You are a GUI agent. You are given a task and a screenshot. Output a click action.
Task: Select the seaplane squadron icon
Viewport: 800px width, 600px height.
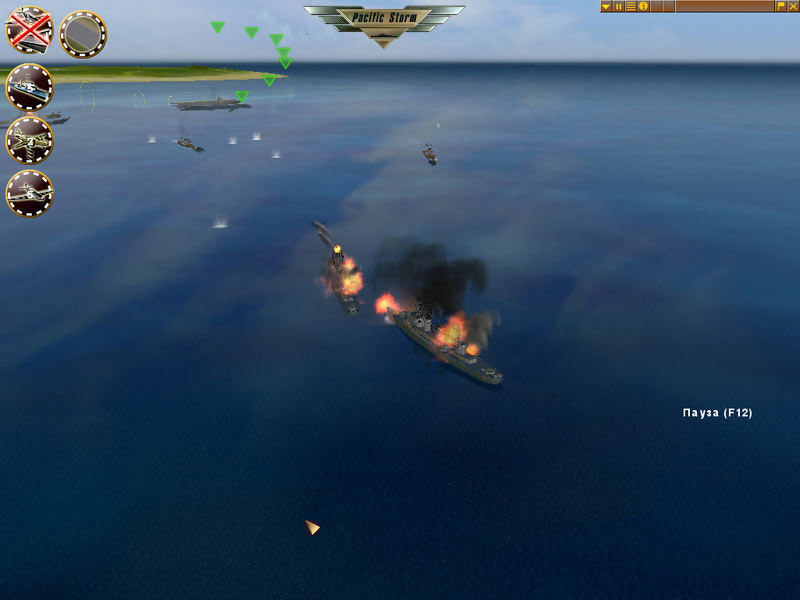coord(30,193)
